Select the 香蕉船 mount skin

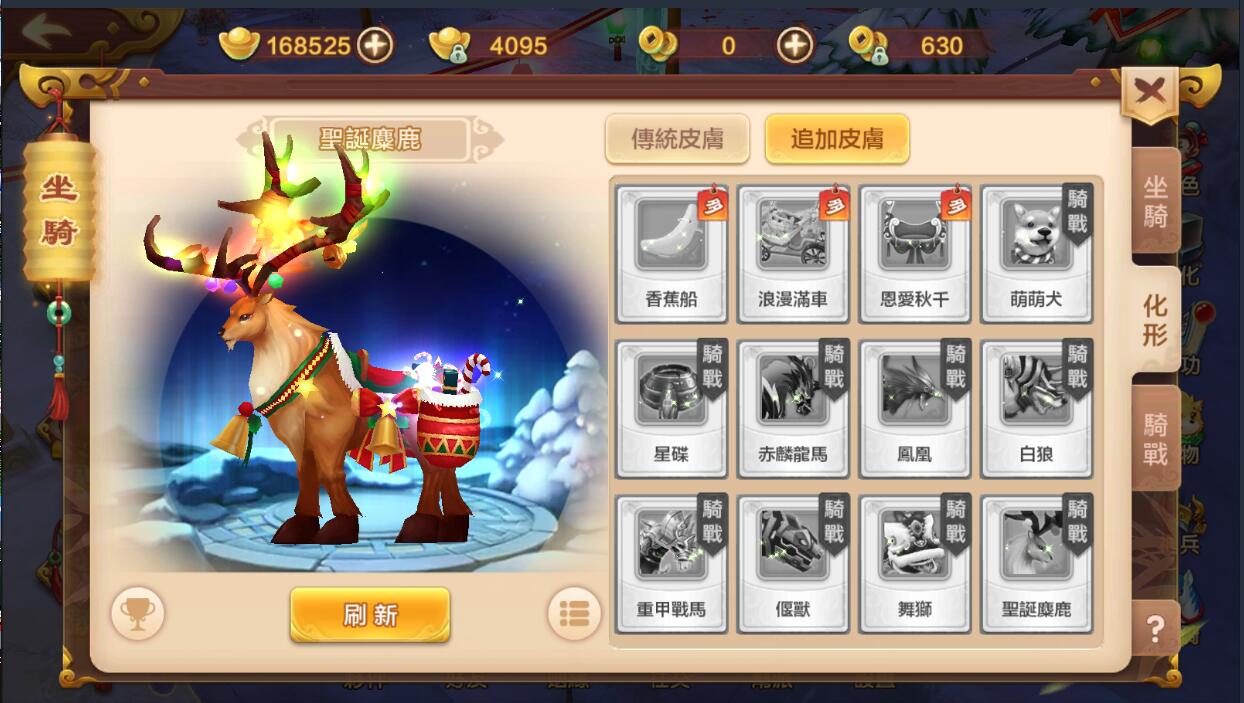671,254
